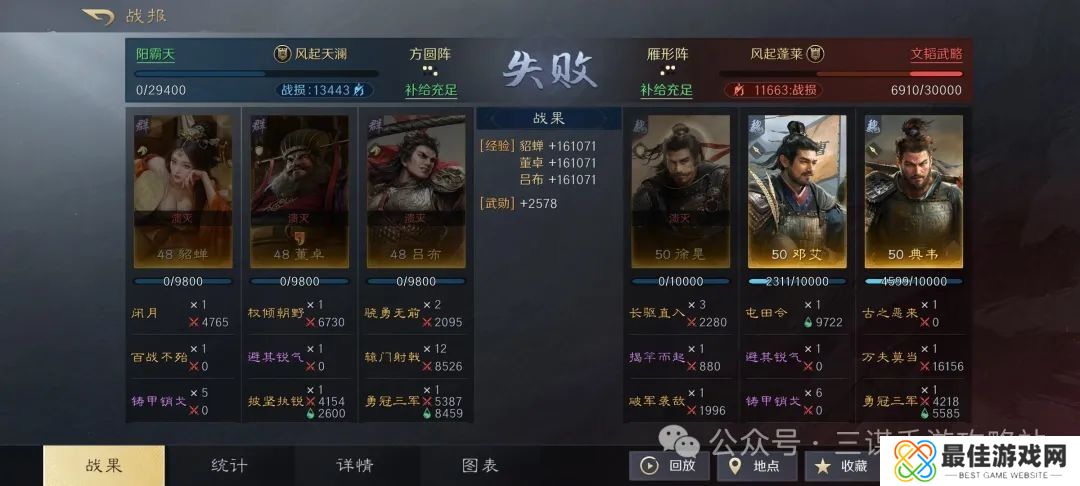Select the 战果 tab
The width and height of the screenshot is (1080, 486).
pyautogui.click(x=104, y=466)
